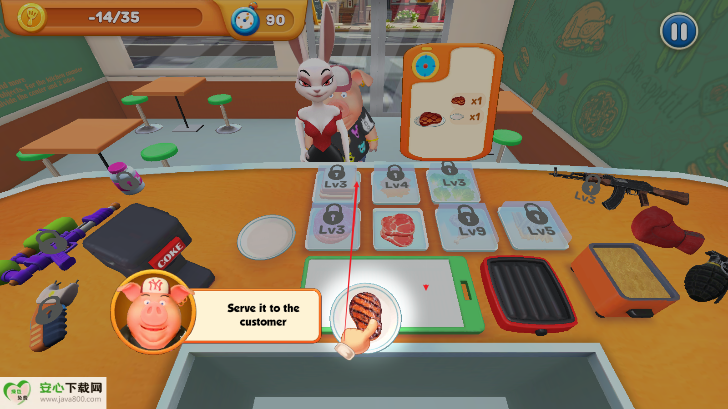728x409 pixels.
Task: Select the red boxing glove
Action: click(666, 231)
